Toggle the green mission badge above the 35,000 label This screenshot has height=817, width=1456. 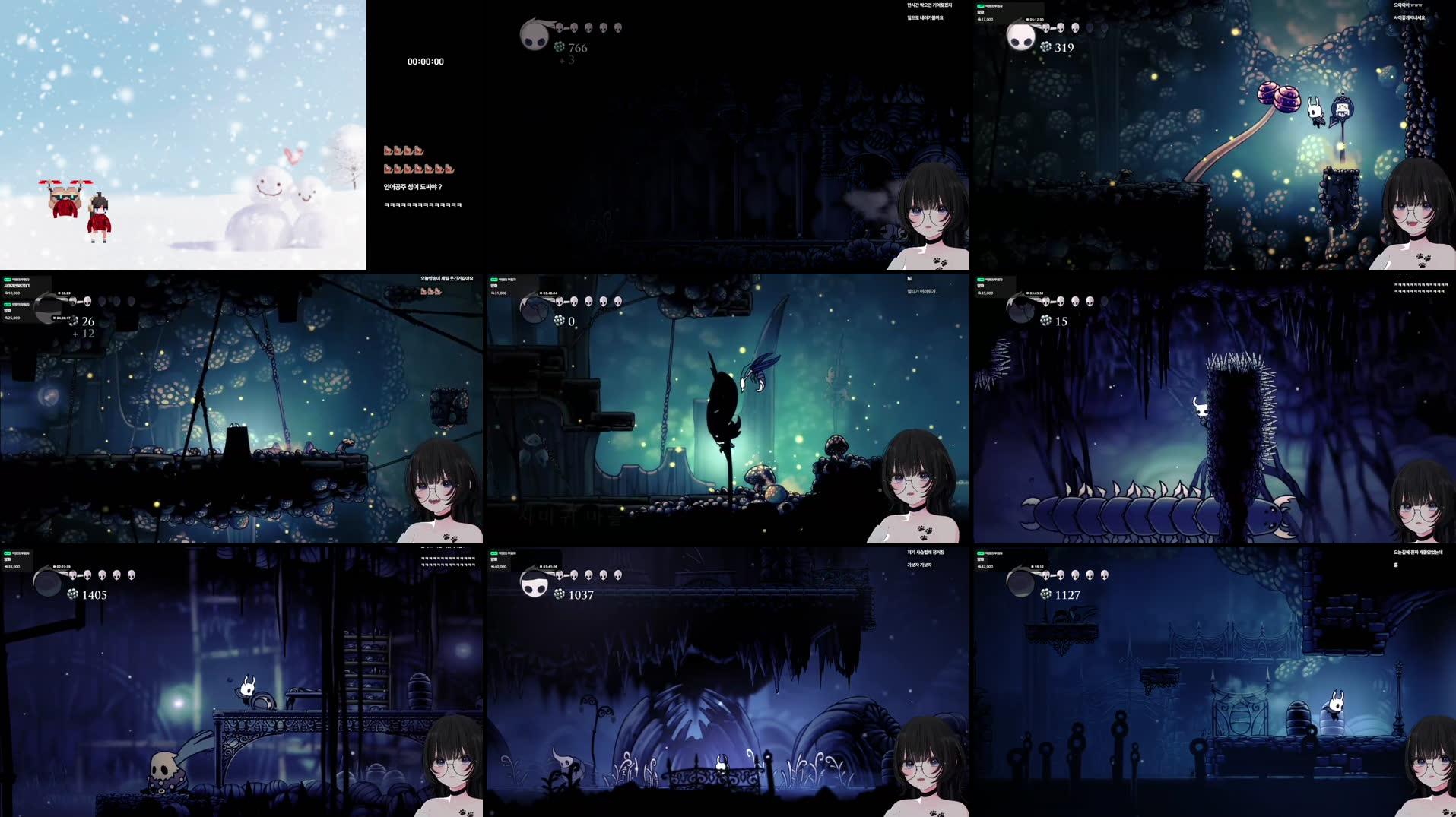point(981,279)
